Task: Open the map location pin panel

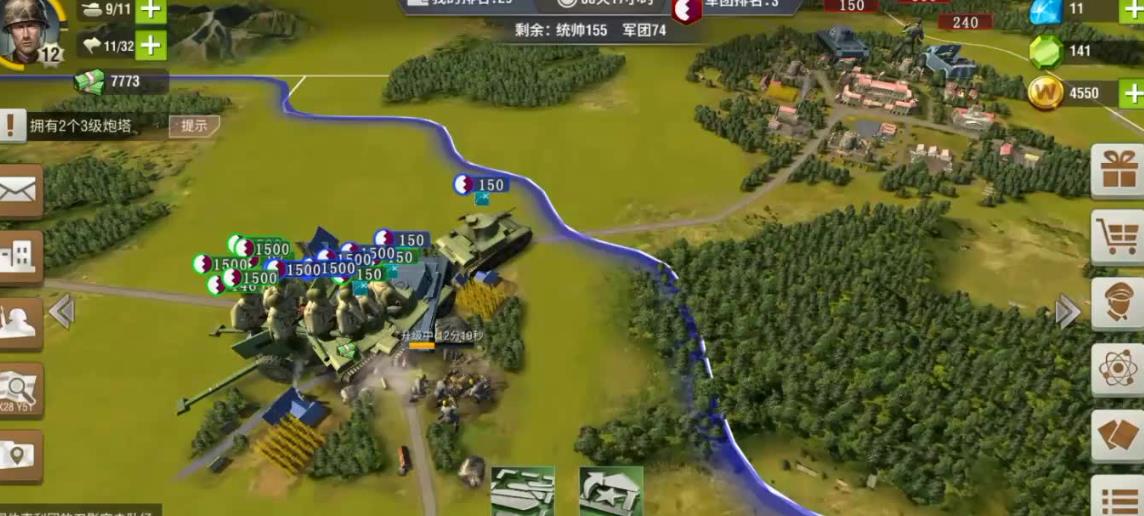Action: point(20,455)
